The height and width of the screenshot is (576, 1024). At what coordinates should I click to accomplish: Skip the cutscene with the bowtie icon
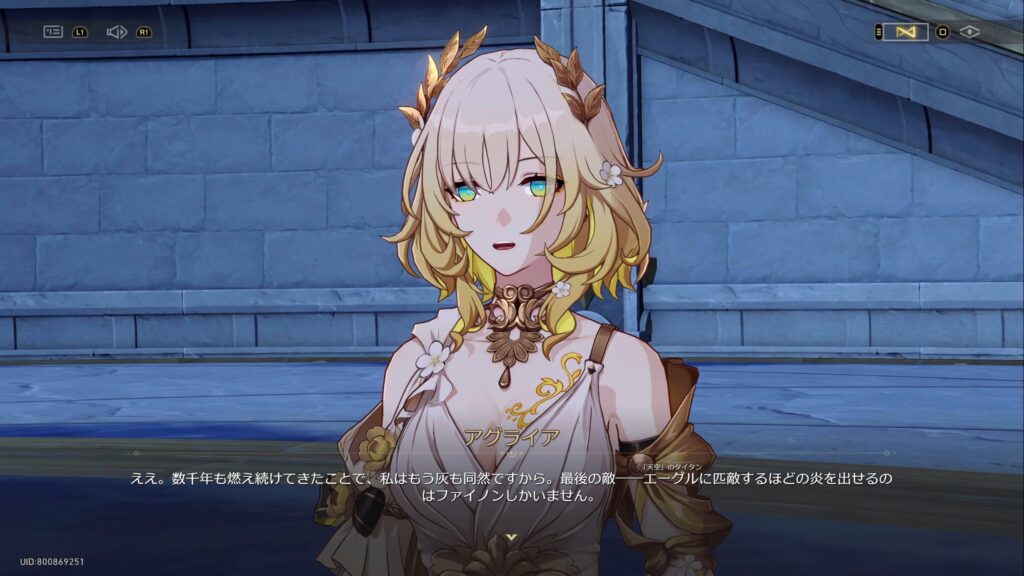point(906,32)
